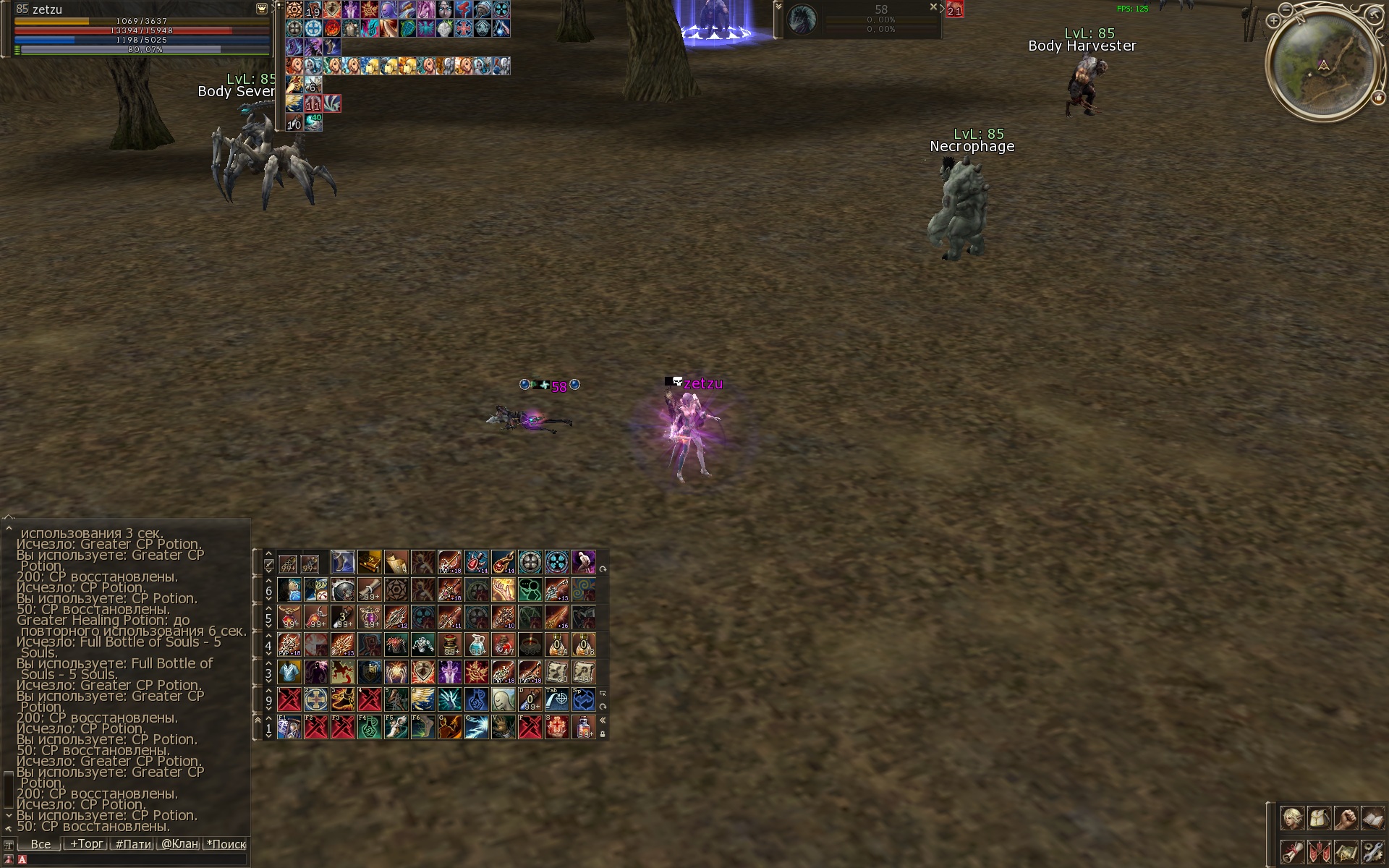Select the blue shirt hotbar slot

pyautogui.click(x=289, y=672)
